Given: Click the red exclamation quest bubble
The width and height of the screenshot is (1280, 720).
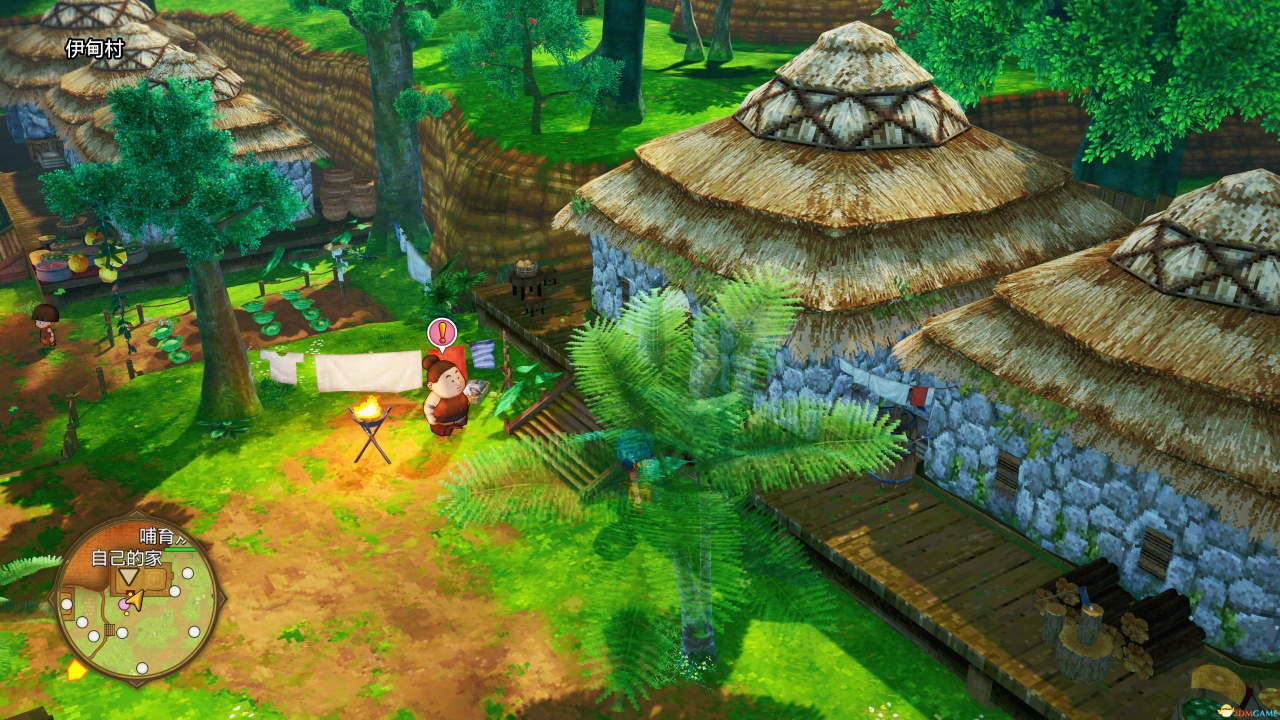Looking at the screenshot, I should click(x=440, y=333).
